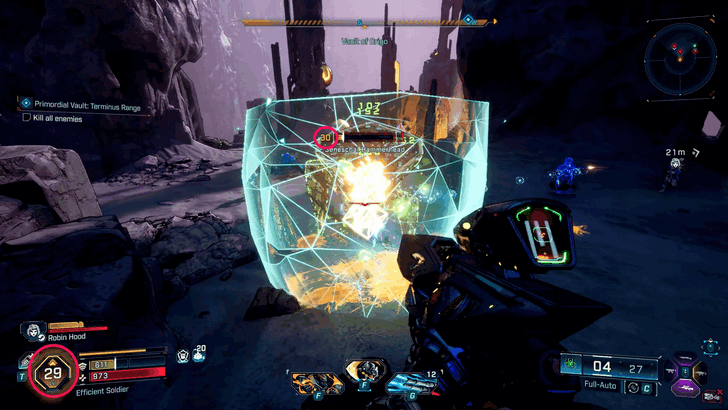Click the compass marker on the top bar
The height and width of the screenshot is (410, 728).
[468, 19]
